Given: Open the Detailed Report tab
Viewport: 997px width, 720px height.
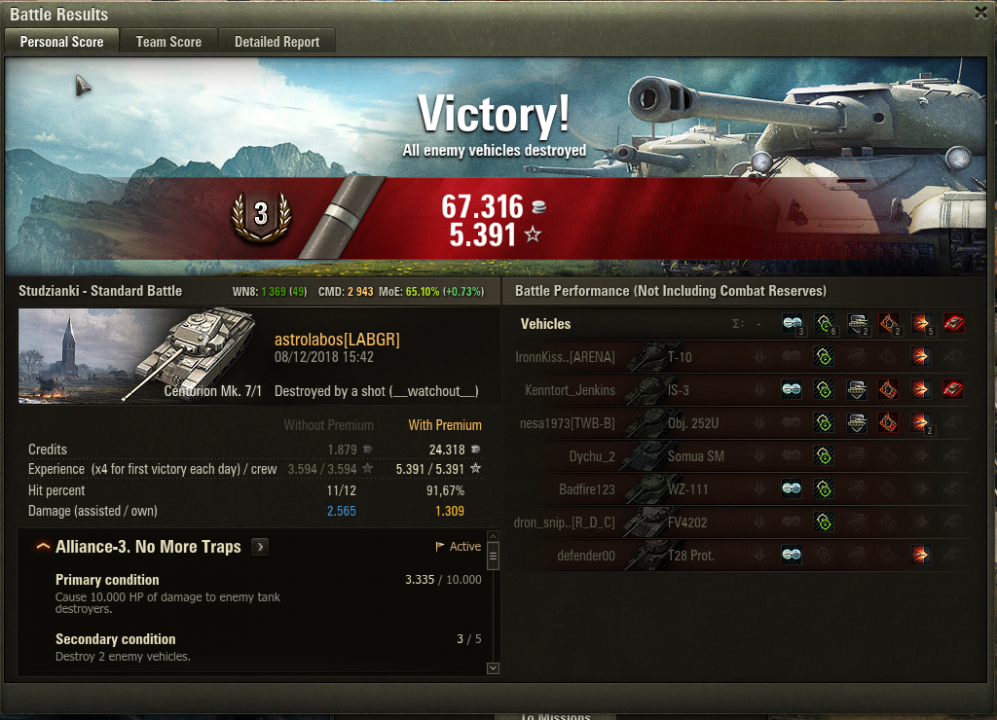Looking at the screenshot, I should (x=277, y=42).
